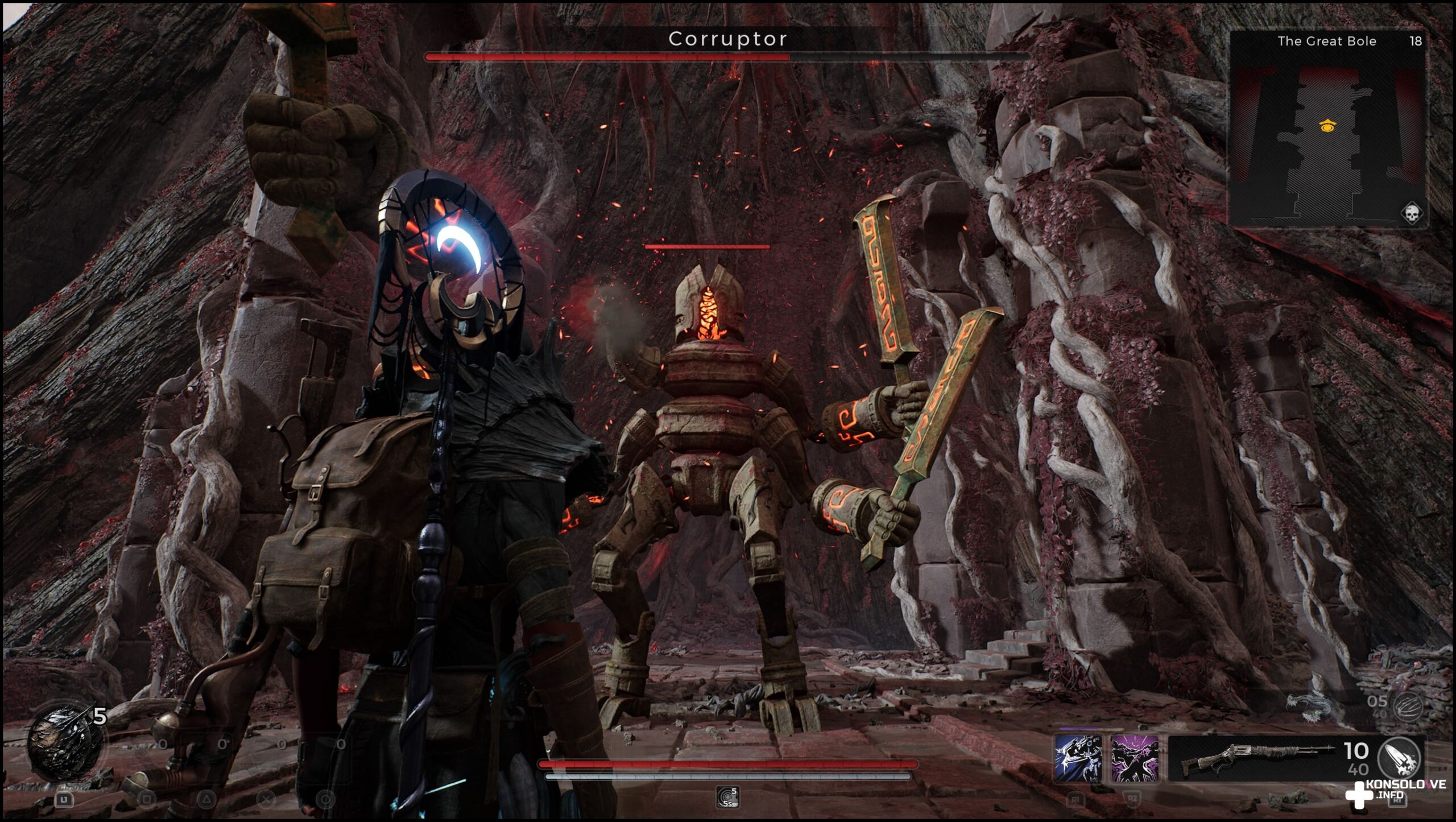Viewport: 1456px width, 822px height.
Task: Trigger the bullet weapon mod icon
Action: coord(1399,758)
